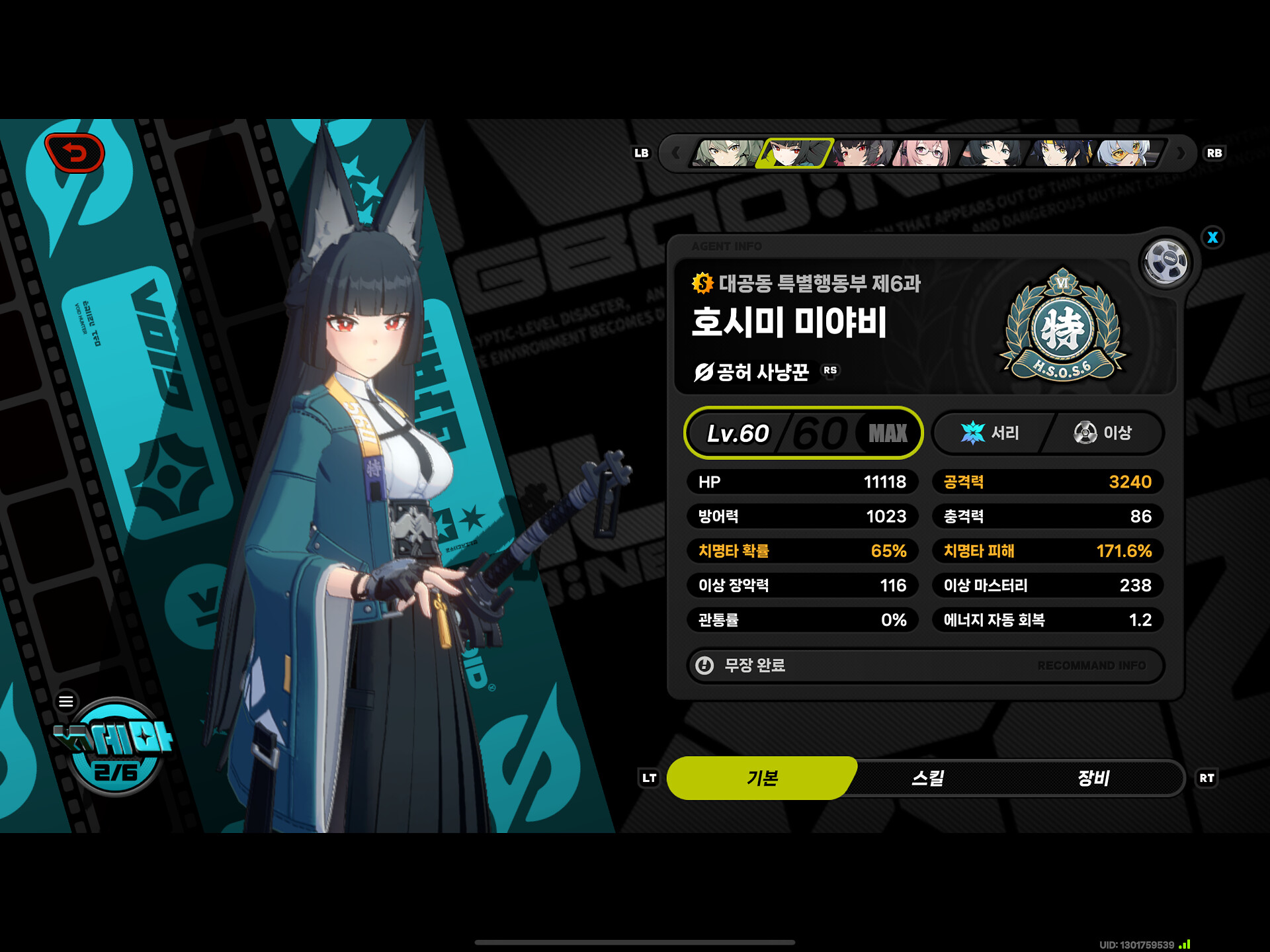1270x952 pixels.
Task: Select the white-haired agent with orange visor
Action: point(1127,153)
